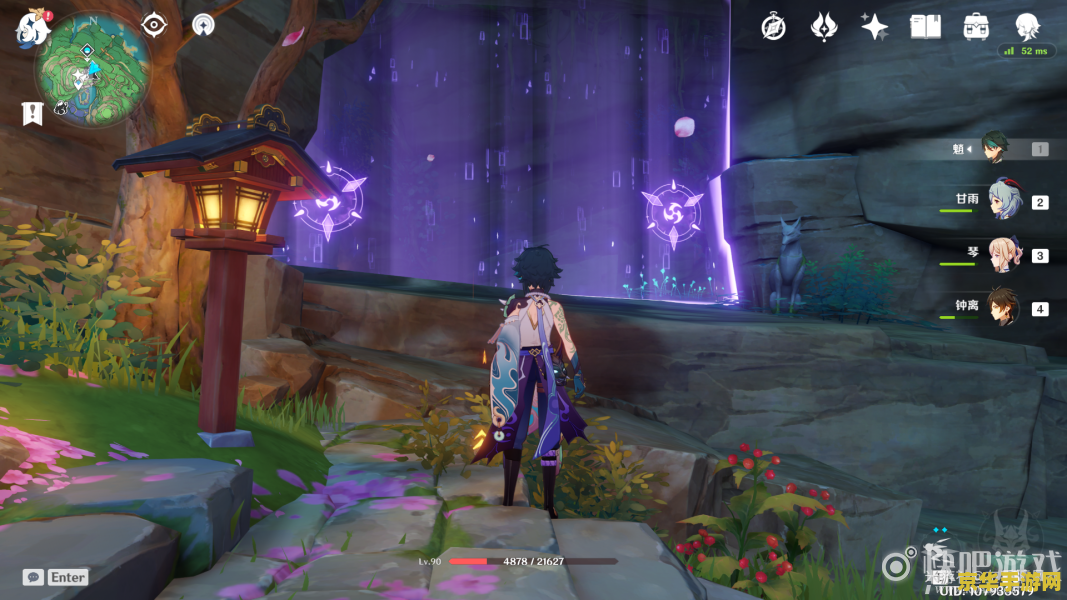1067x600 pixels.
Task: Open the flame-shaped emblem icon
Action: coord(824,27)
